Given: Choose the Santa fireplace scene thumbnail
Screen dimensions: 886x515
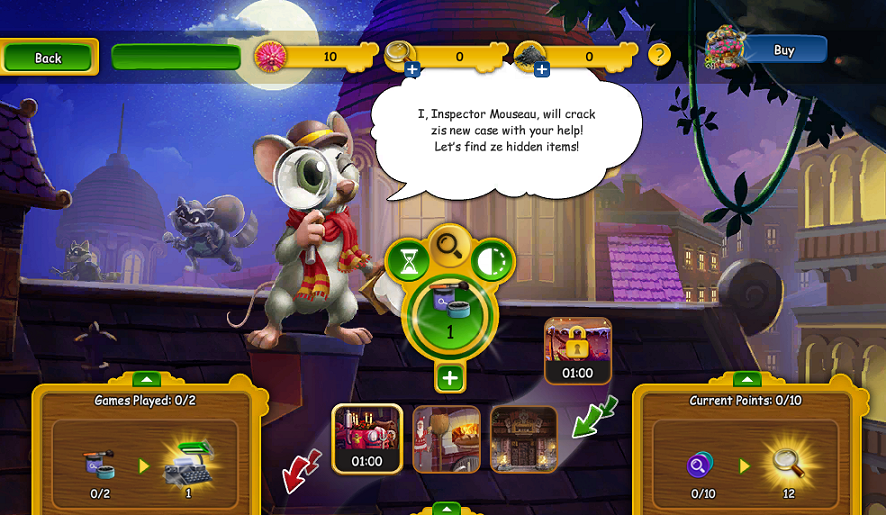Looking at the screenshot, I should point(446,438).
